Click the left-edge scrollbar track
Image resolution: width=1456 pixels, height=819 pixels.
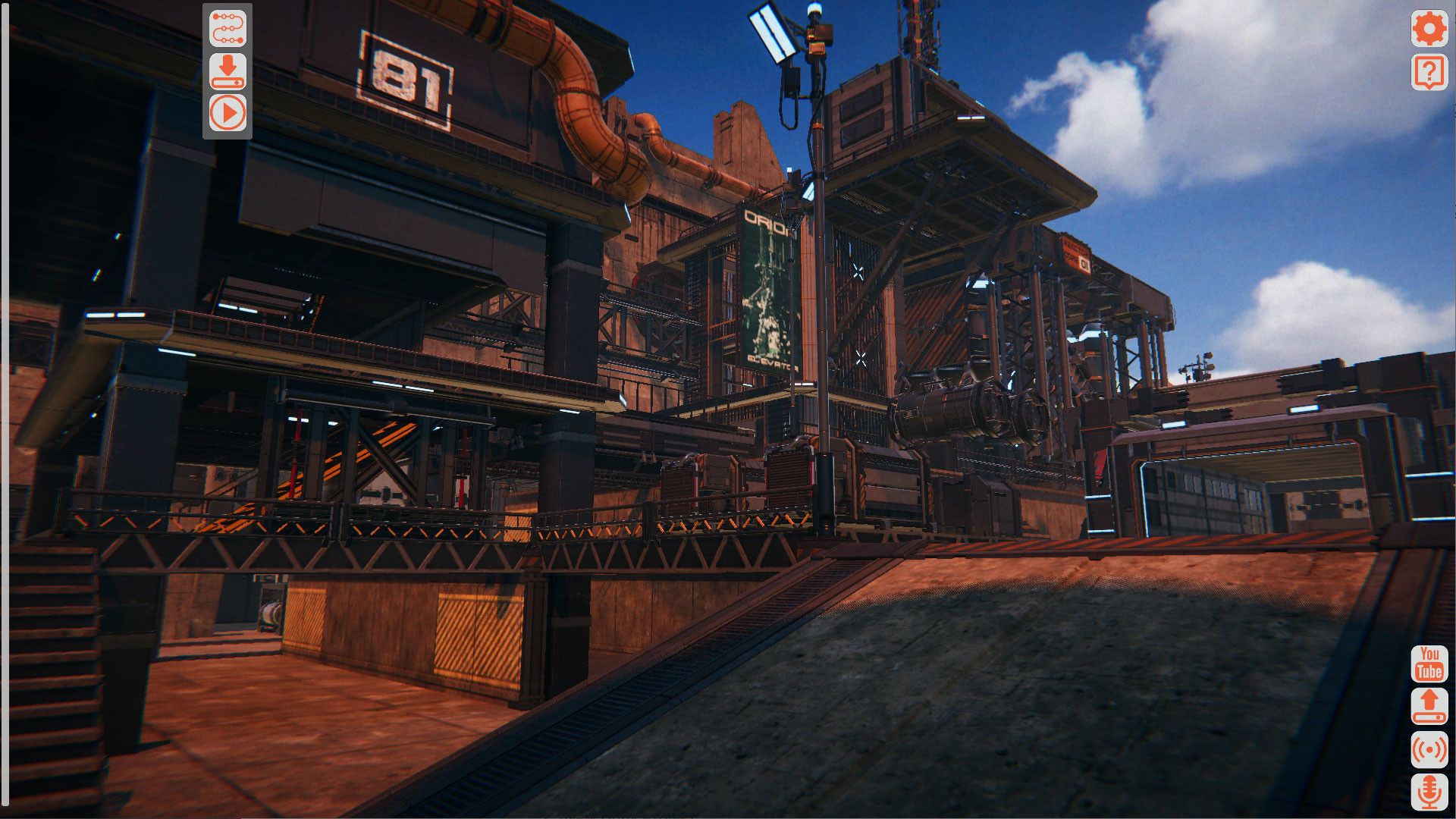(8, 409)
